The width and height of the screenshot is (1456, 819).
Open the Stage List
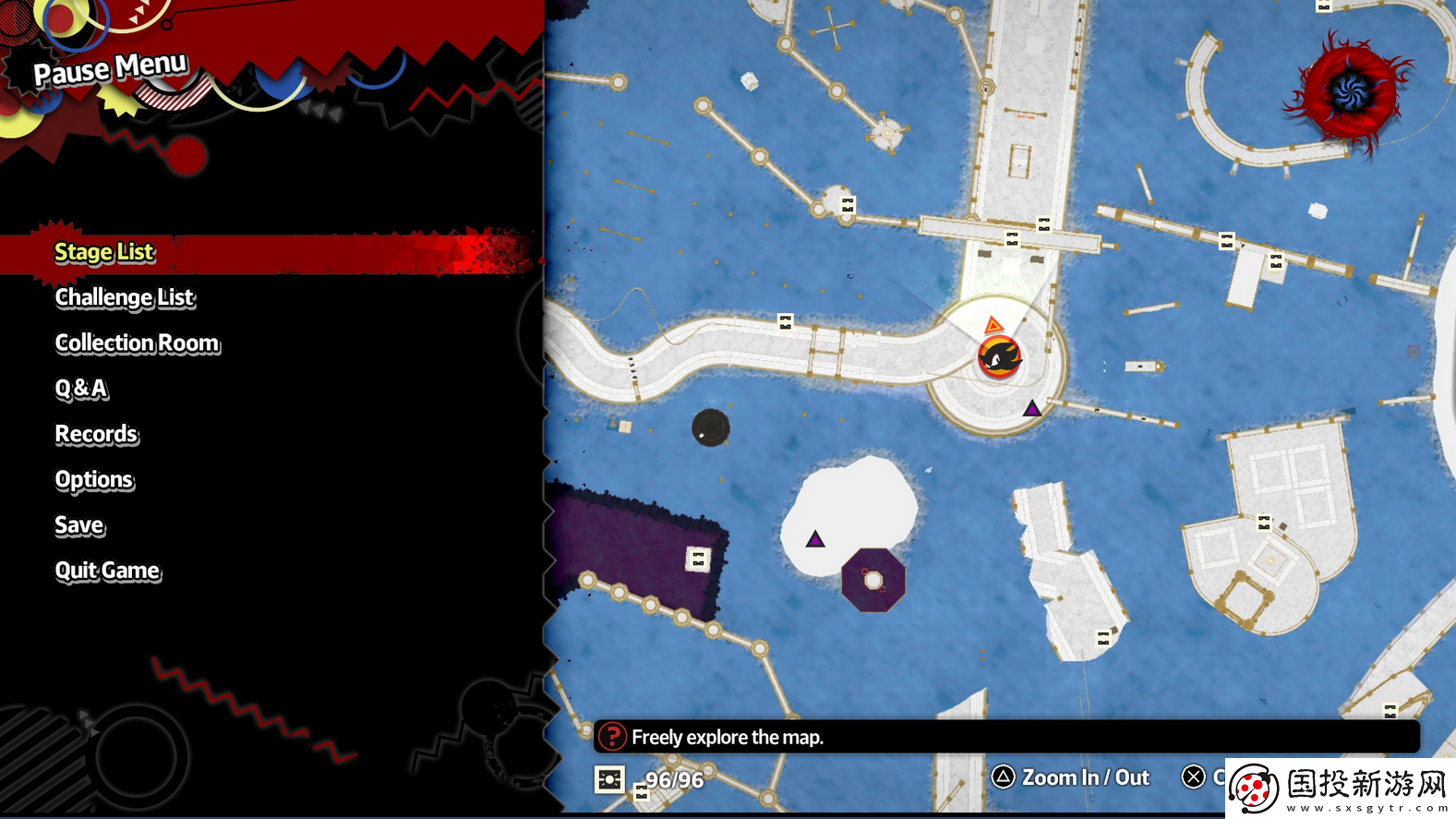click(104, 252)
